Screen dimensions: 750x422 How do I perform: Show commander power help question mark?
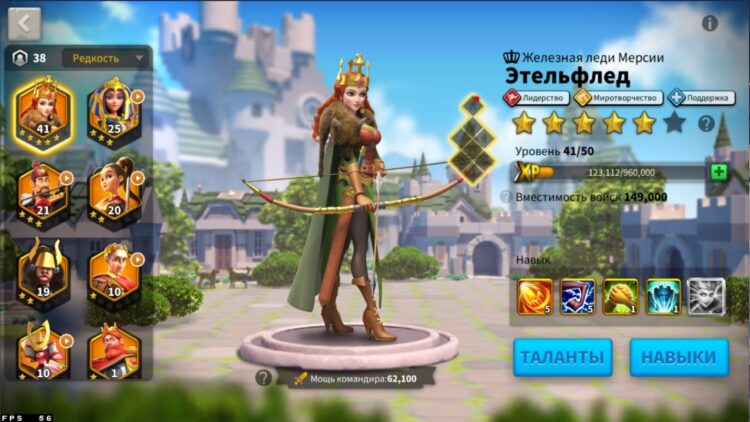[x=263, y=378]
